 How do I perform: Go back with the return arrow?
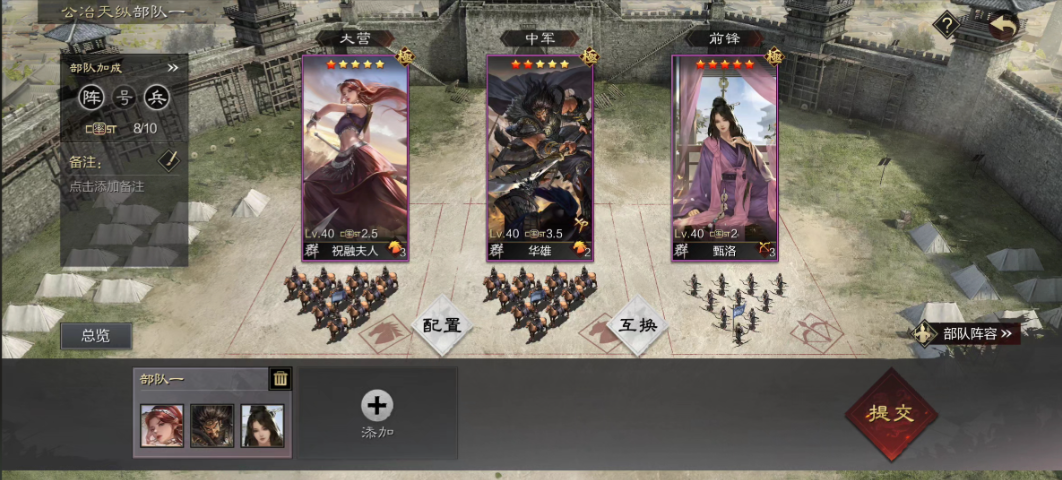1003,26
